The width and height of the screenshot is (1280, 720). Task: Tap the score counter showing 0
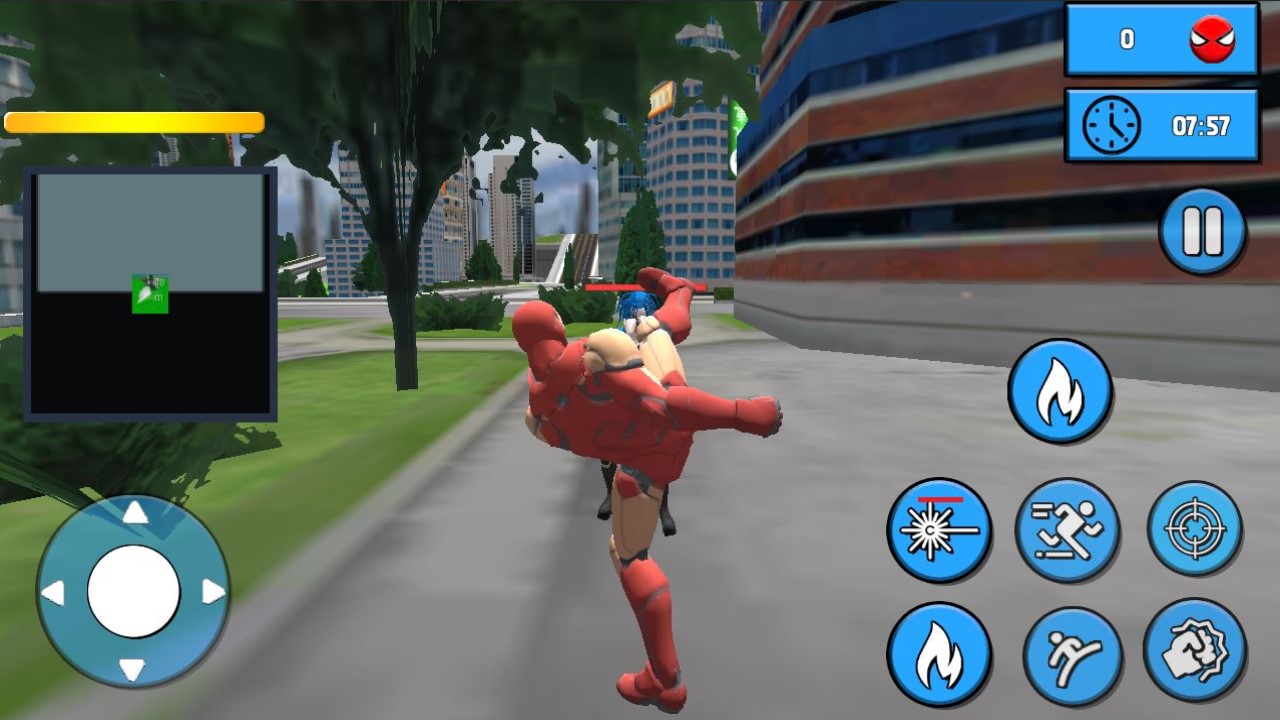(x=1128, y=39)
